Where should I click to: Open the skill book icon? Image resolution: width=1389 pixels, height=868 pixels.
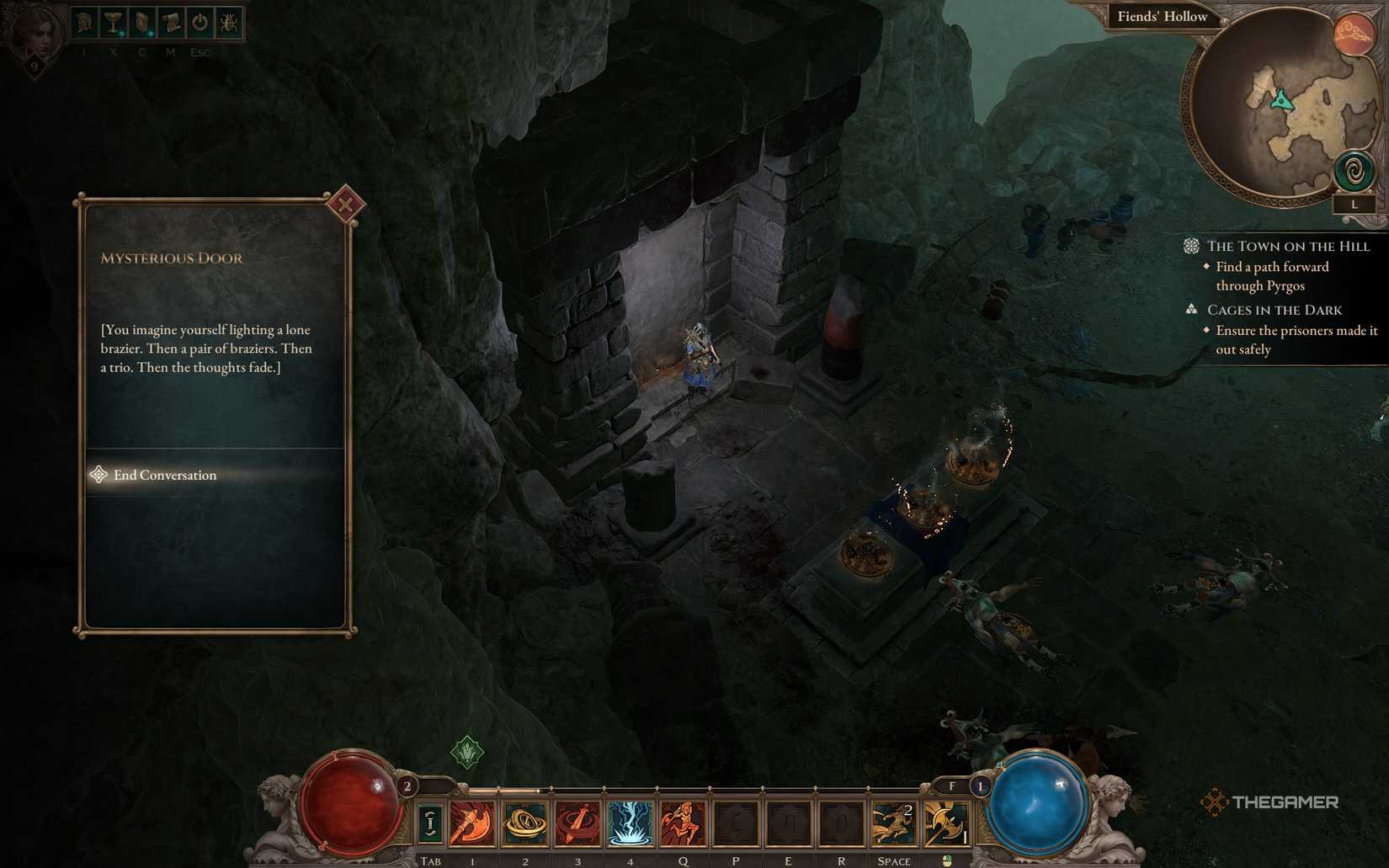pyautogui.click(x=140, y=24)
